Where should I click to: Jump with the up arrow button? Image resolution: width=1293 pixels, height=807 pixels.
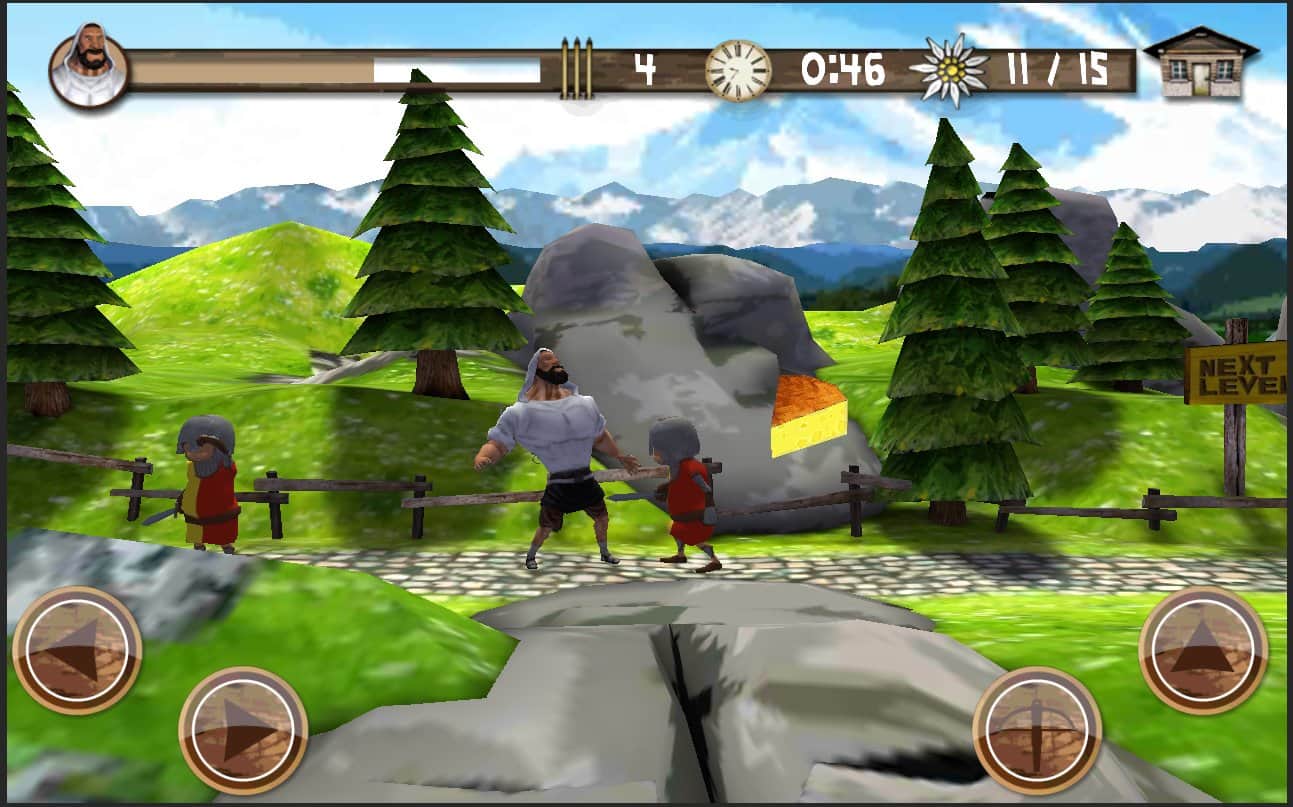click(1203, 650)
